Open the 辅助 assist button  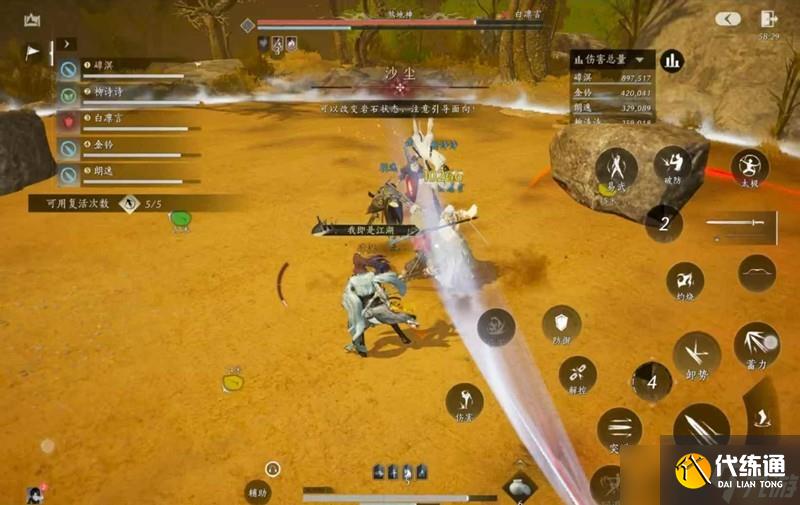pyautogui.click(x=258, y=491)
